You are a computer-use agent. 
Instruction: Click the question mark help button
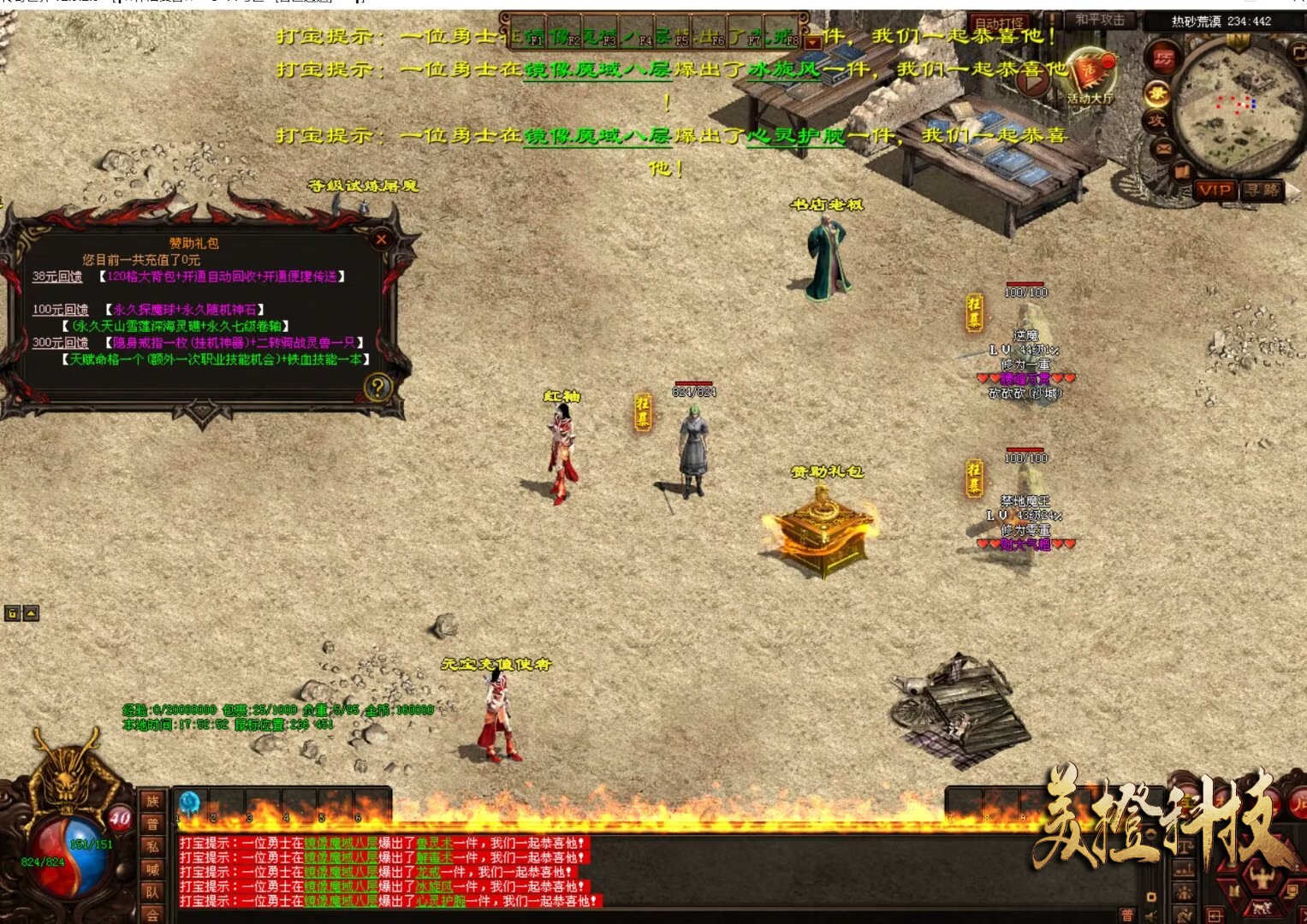(377, 388)
